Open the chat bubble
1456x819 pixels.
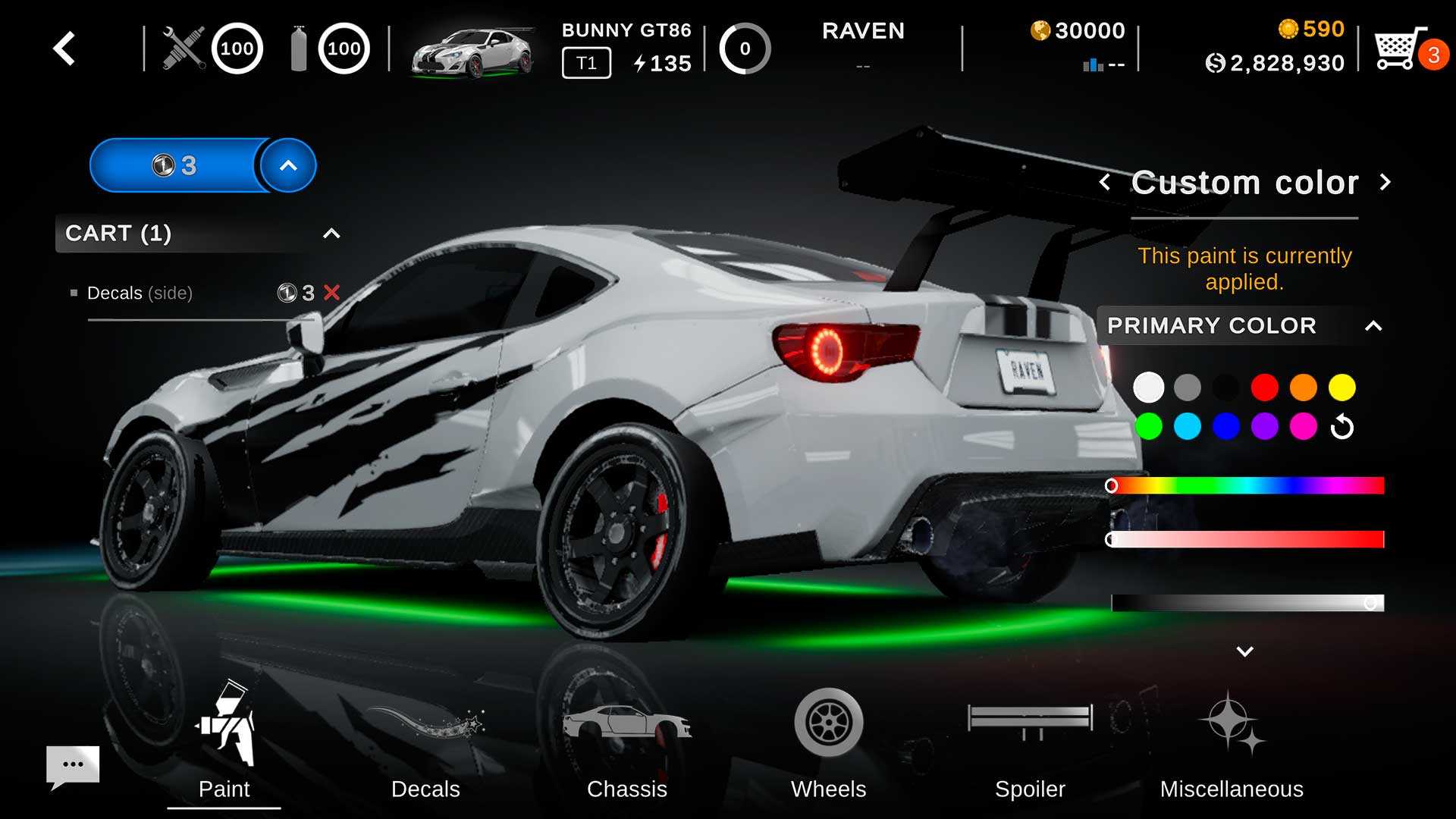73,764
